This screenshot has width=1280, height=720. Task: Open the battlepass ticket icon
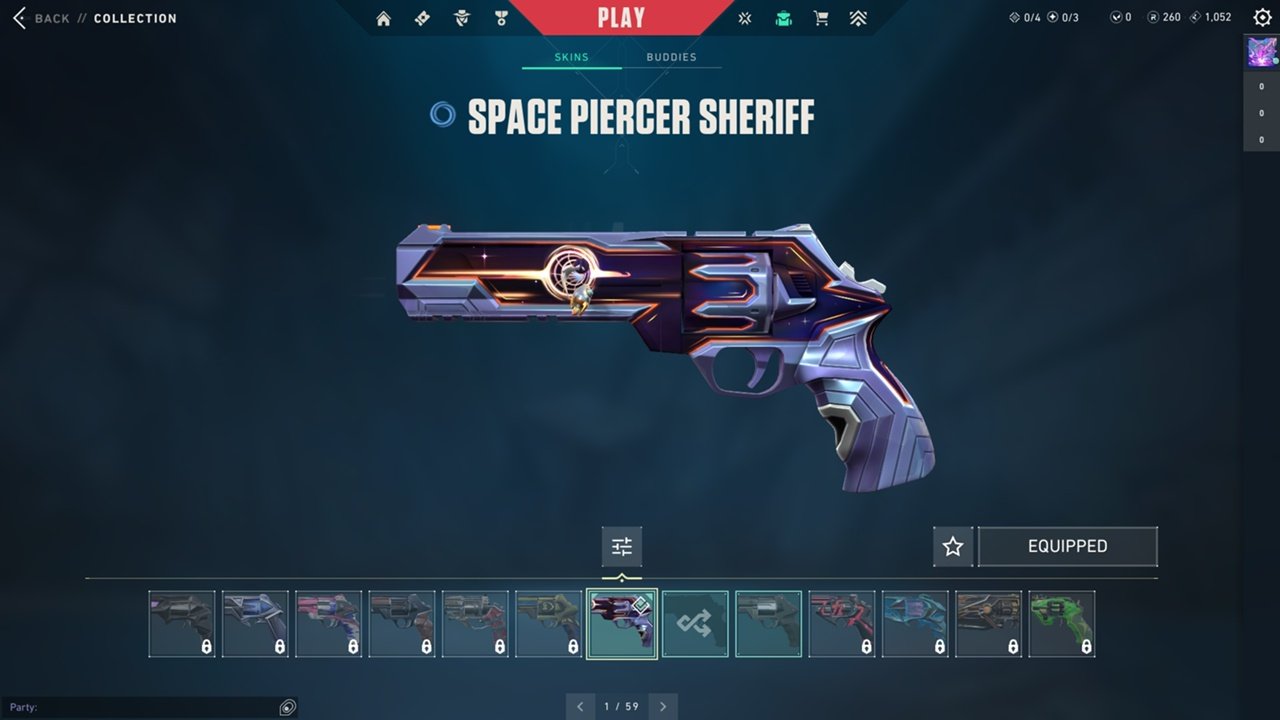[422, 18]
